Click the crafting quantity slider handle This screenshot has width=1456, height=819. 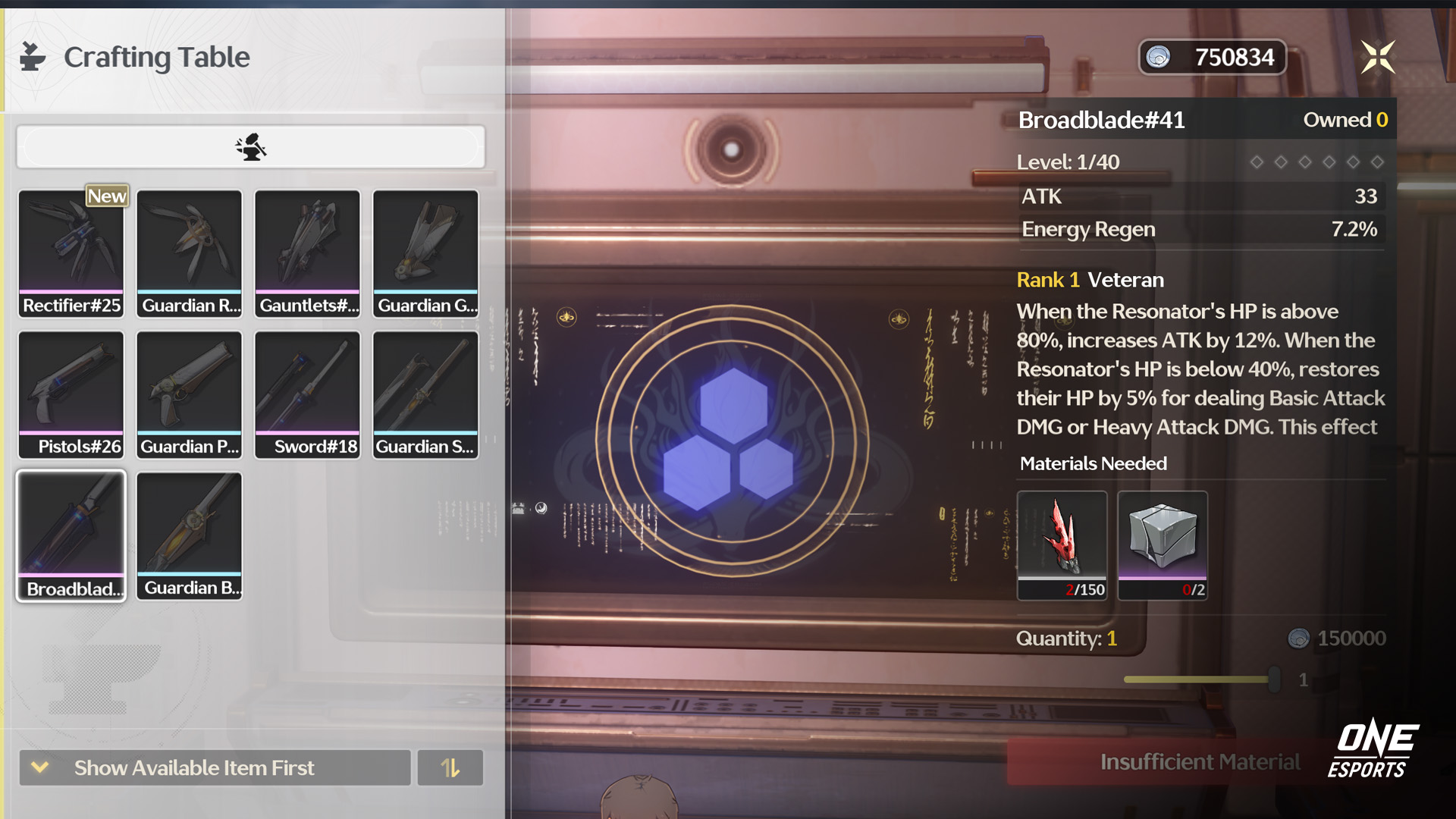tap(1274, 679)
